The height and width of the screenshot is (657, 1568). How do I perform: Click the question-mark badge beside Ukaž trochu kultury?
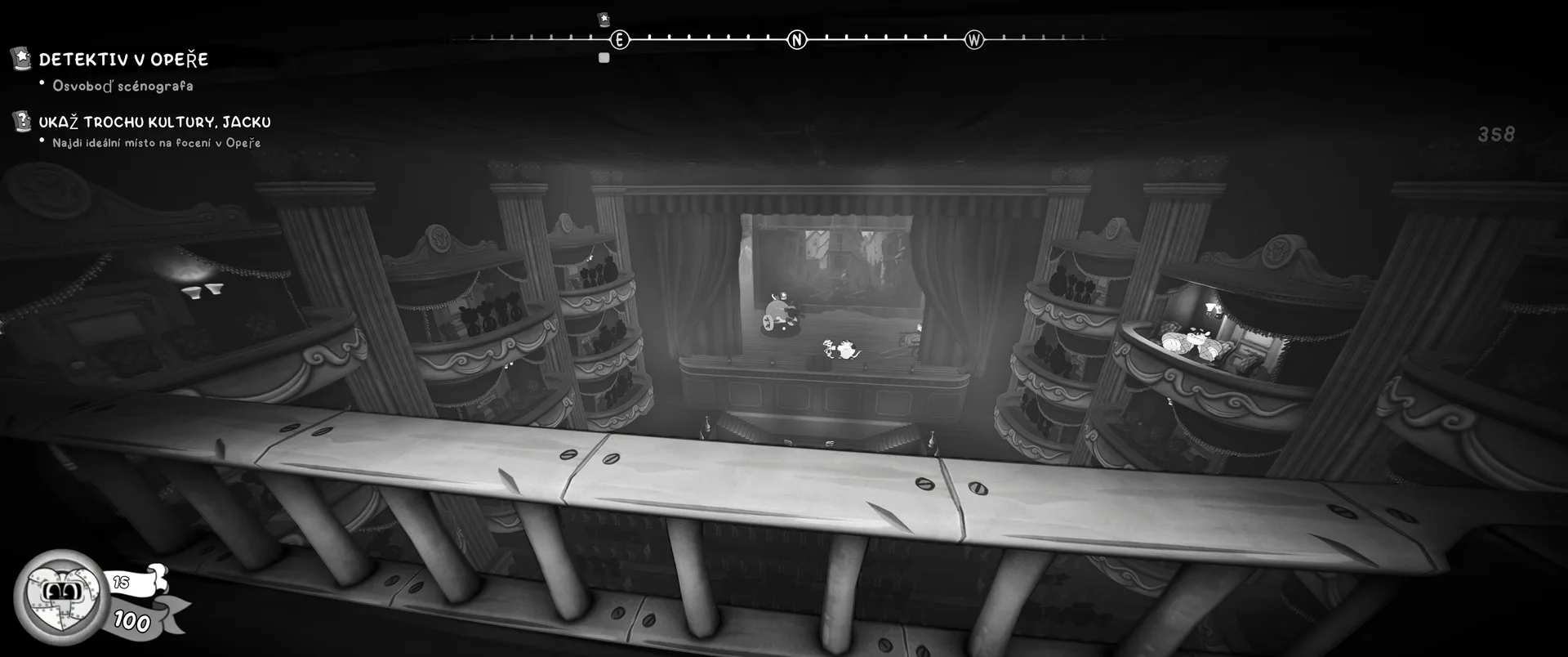pos(21,122)
